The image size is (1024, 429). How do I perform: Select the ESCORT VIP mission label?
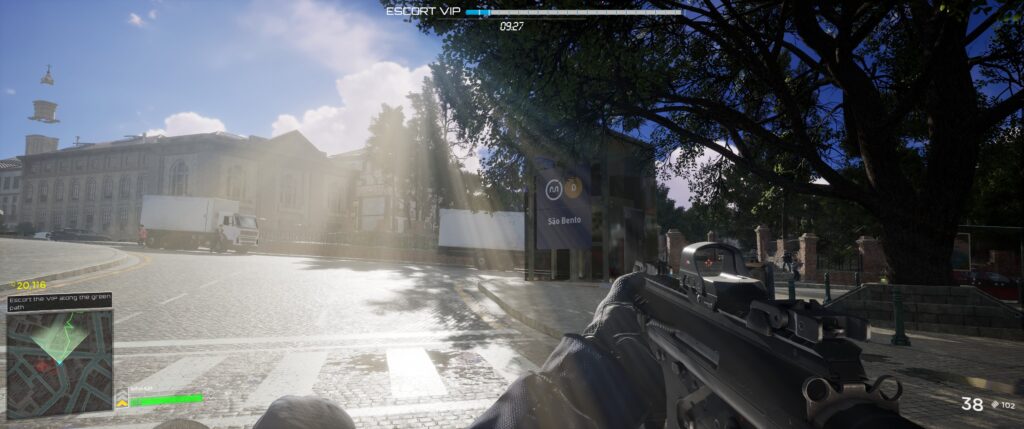(423, 12)
